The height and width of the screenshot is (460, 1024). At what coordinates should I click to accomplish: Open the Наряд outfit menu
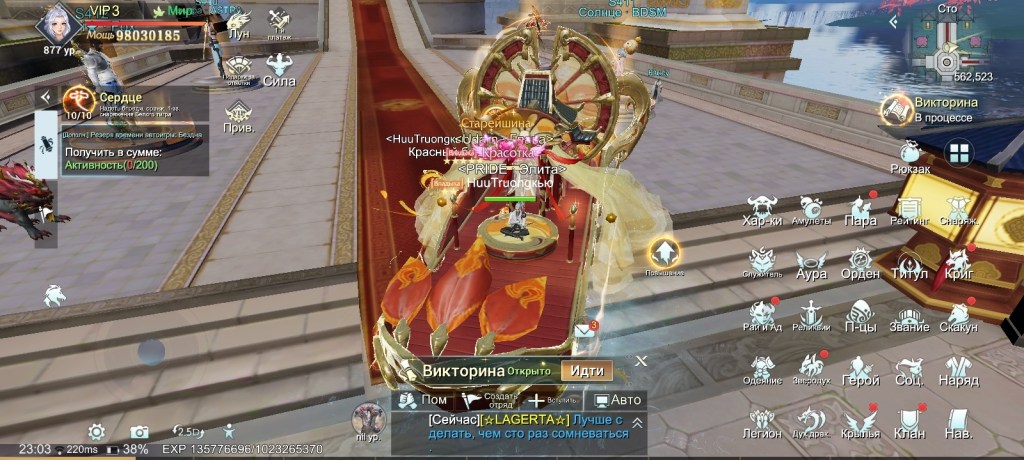click(x=958, y=372)
